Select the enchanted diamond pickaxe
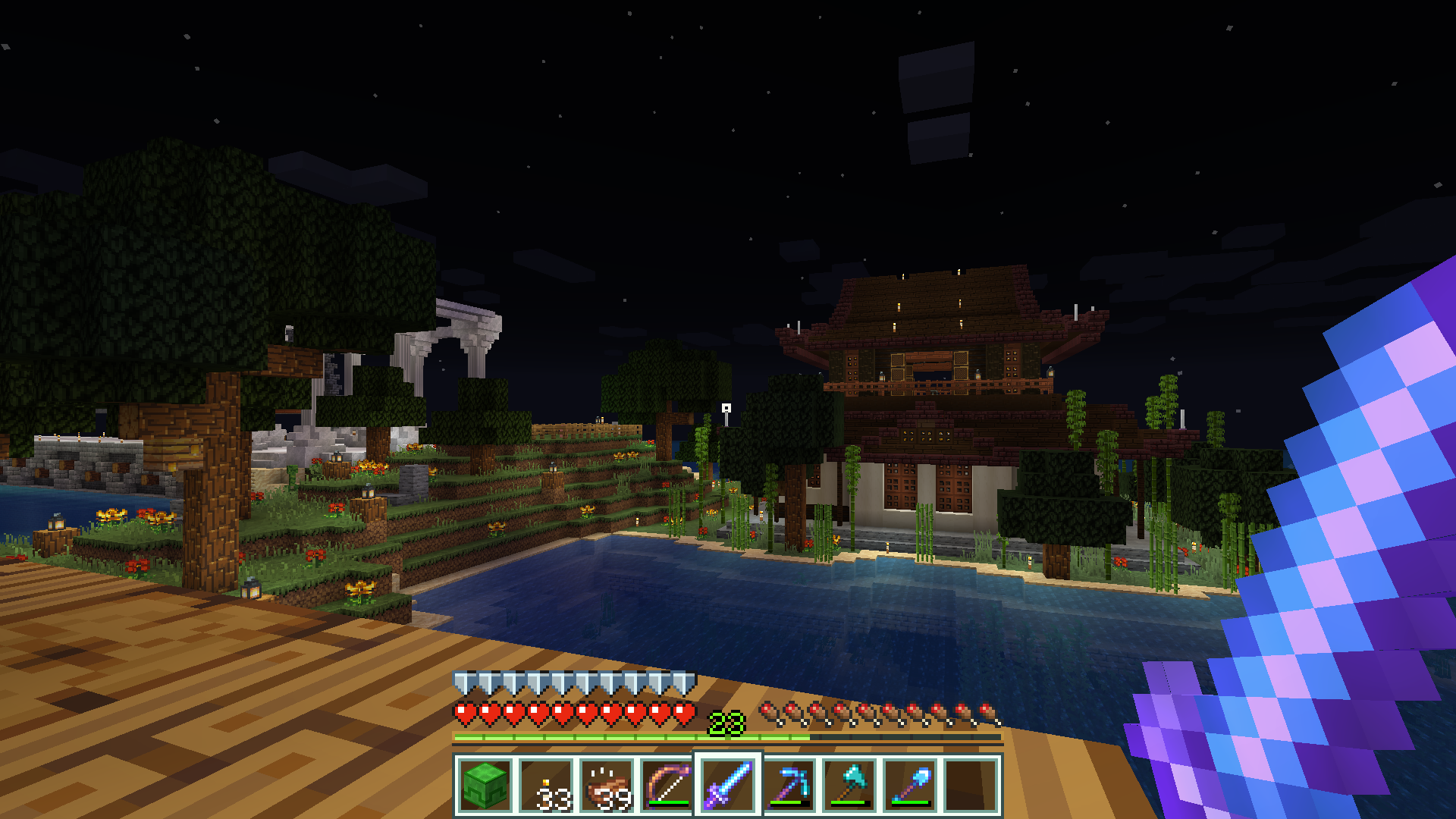The width and height of the screenshot is (1456, 819). [x=791, y=785]
